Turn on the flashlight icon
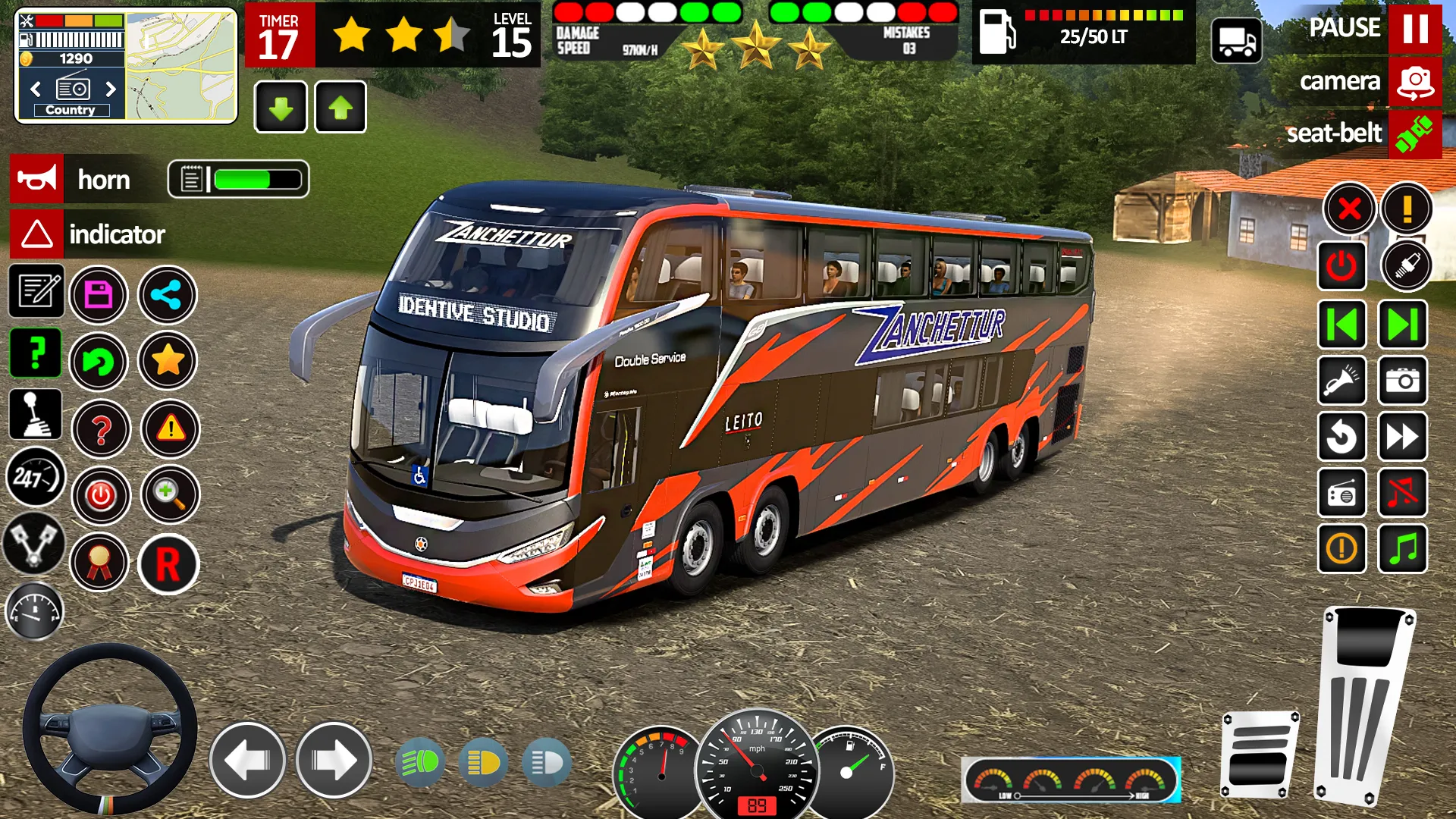Image resolution: width=1456 pixels, height=819 pixels. tap(1341, 381)
